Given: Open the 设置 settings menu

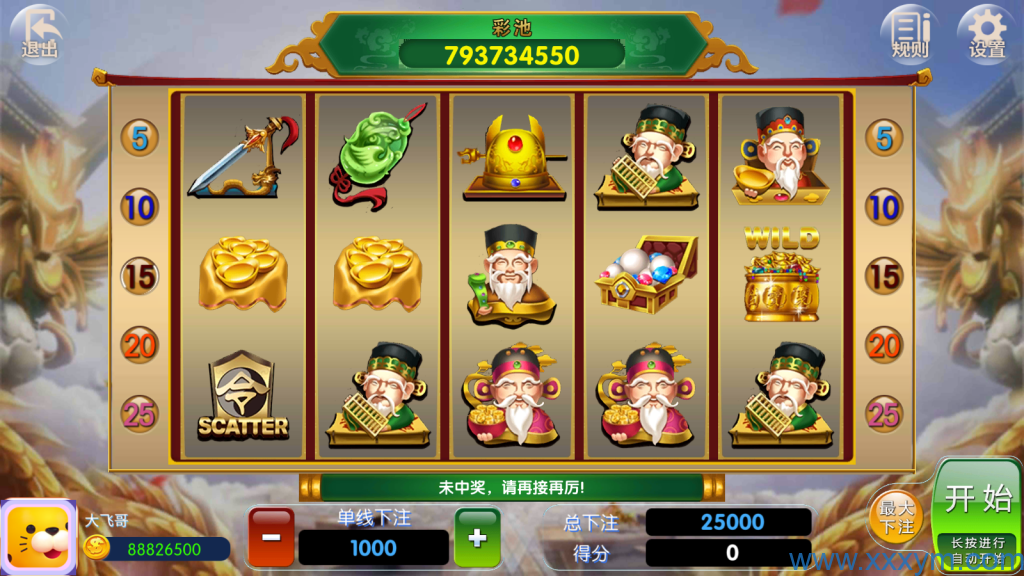Looking at the screenshot, I should tap(986, 33).
